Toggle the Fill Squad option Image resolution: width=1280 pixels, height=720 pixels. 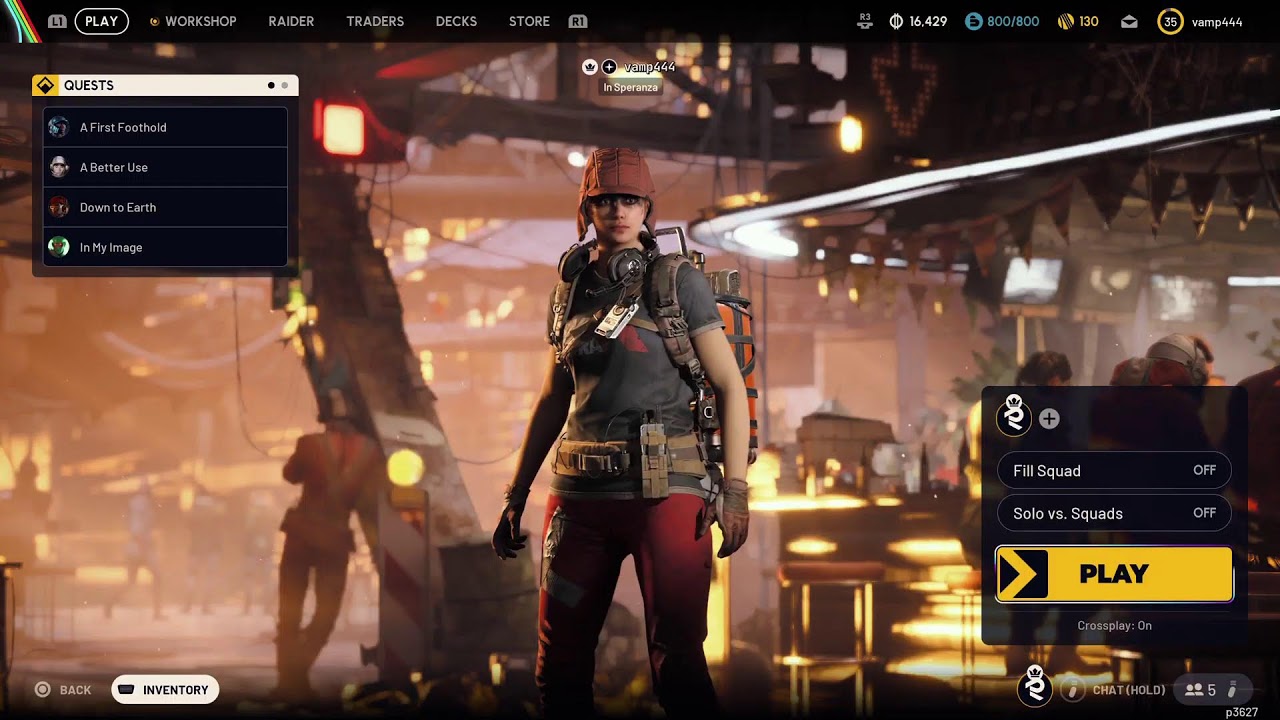1114,470
